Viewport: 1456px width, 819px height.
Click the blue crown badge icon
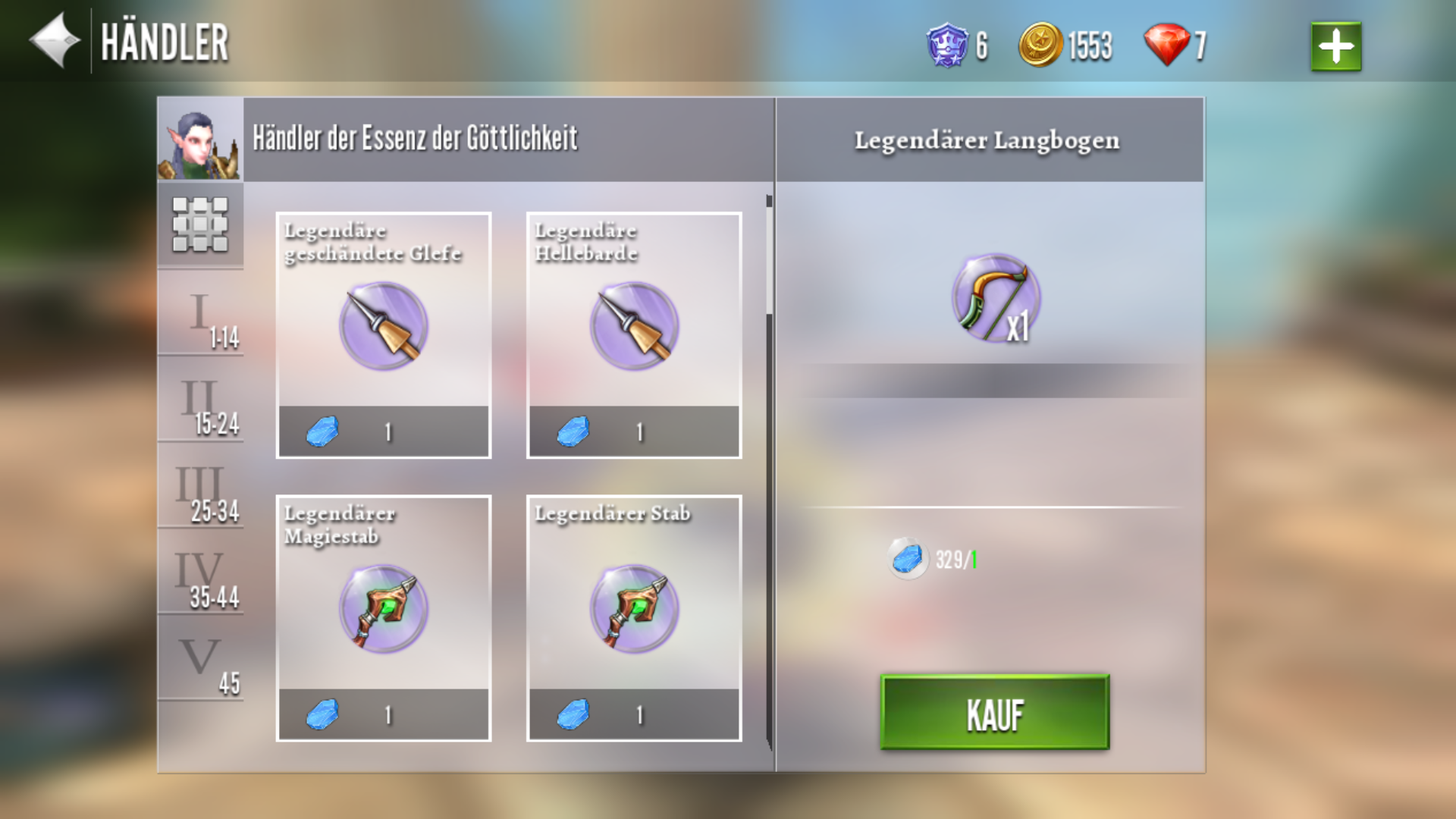947,45
